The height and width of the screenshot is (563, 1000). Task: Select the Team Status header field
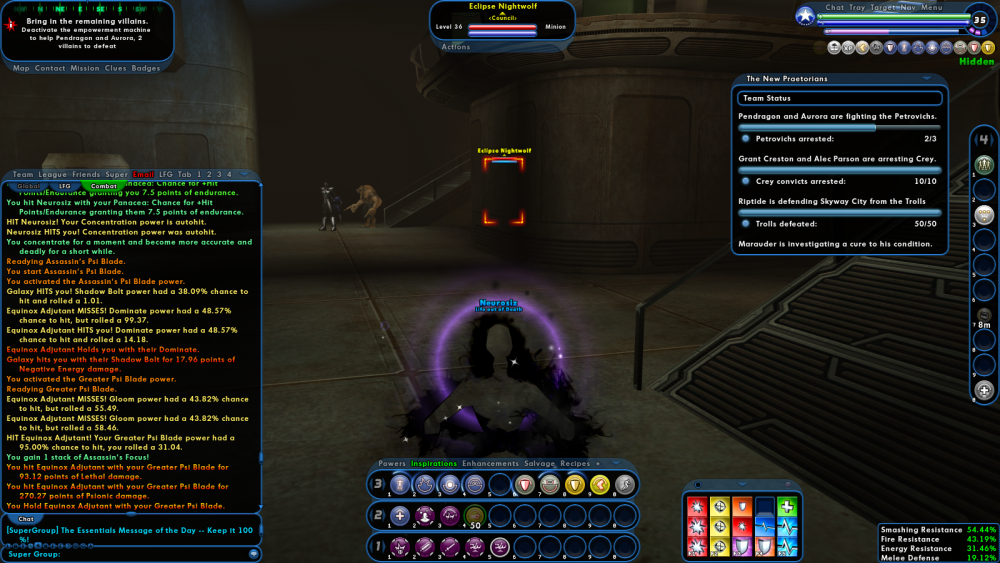tap(840, 98)
